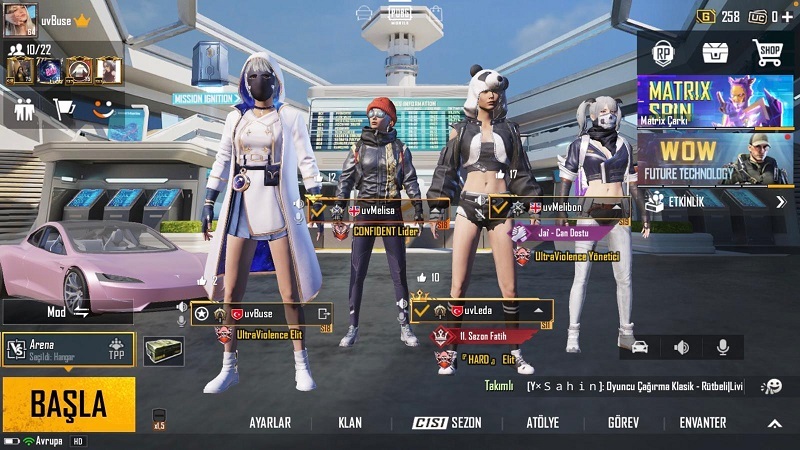Open the GÖREV missions menu
The height and width of the screenshot is (450, 800).
(623, 423)
